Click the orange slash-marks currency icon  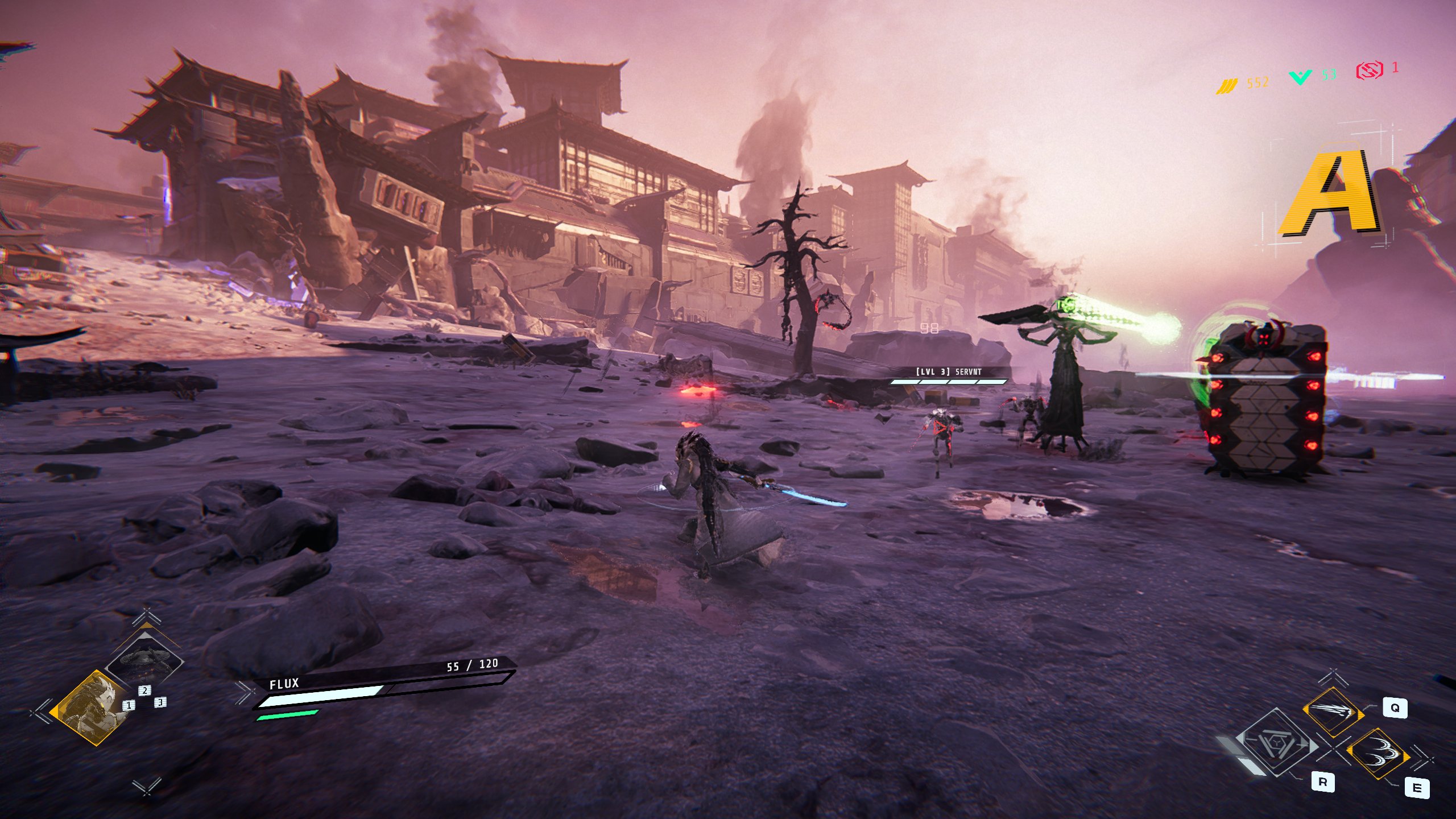click(x=1227, y=85)
